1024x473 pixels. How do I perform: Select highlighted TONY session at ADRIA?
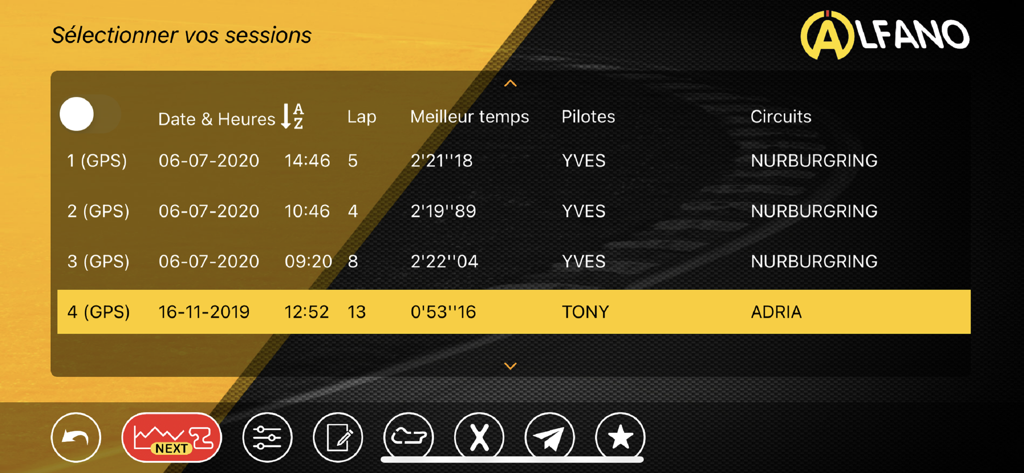(510, 312)
